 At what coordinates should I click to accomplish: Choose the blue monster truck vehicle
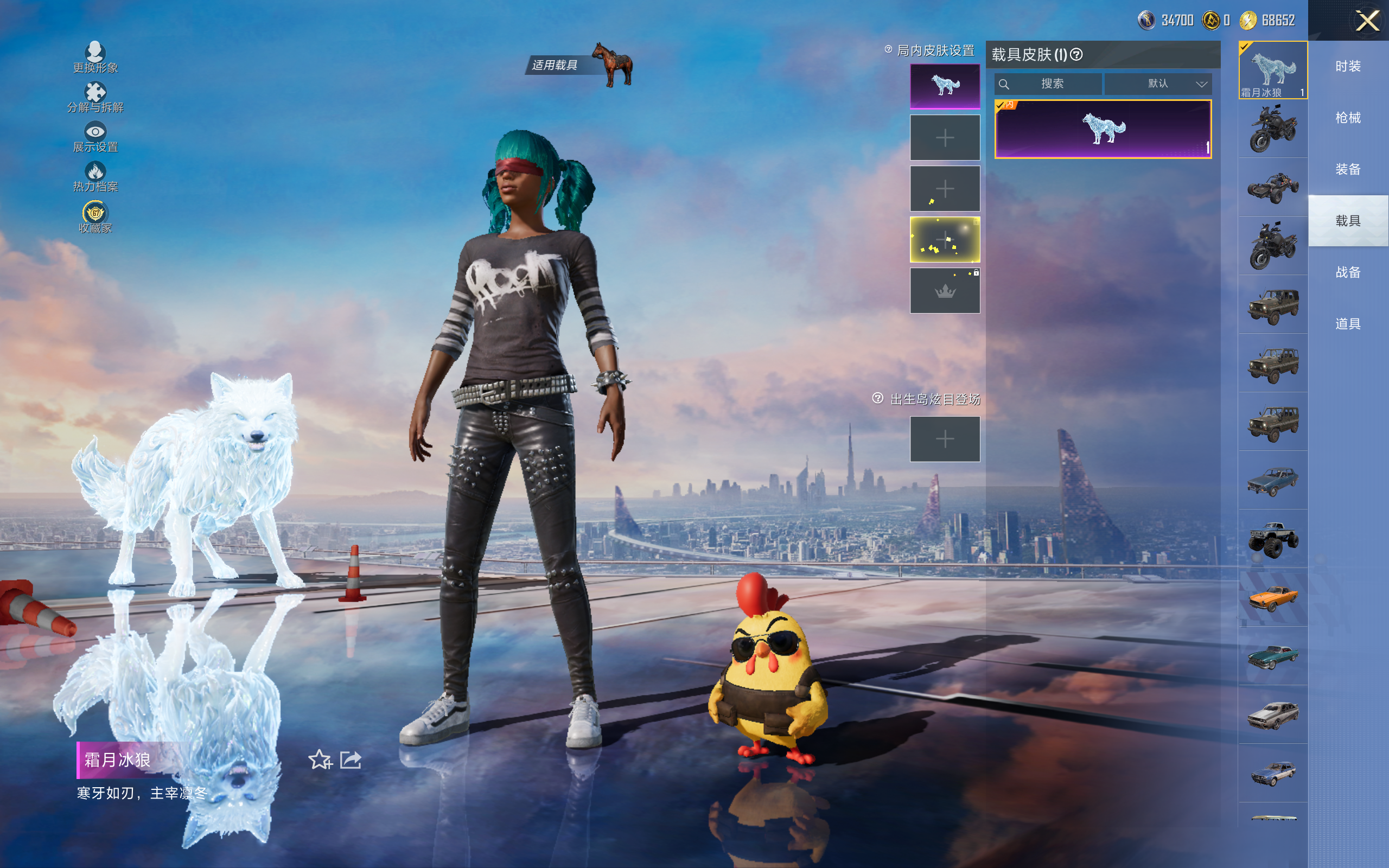click(x=1273, y=539)
